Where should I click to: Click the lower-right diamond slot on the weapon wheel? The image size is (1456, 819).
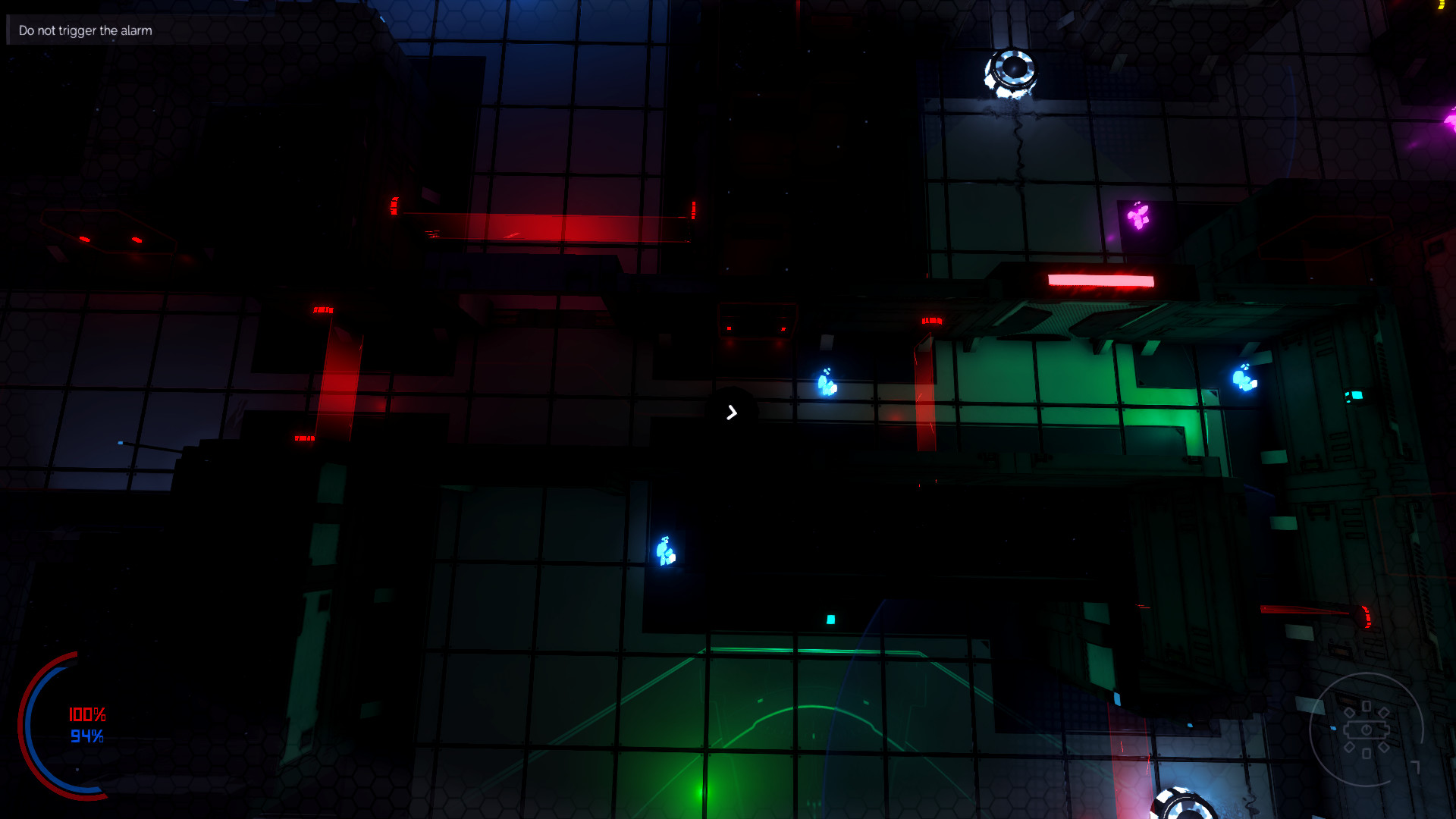pos(1384,747)
